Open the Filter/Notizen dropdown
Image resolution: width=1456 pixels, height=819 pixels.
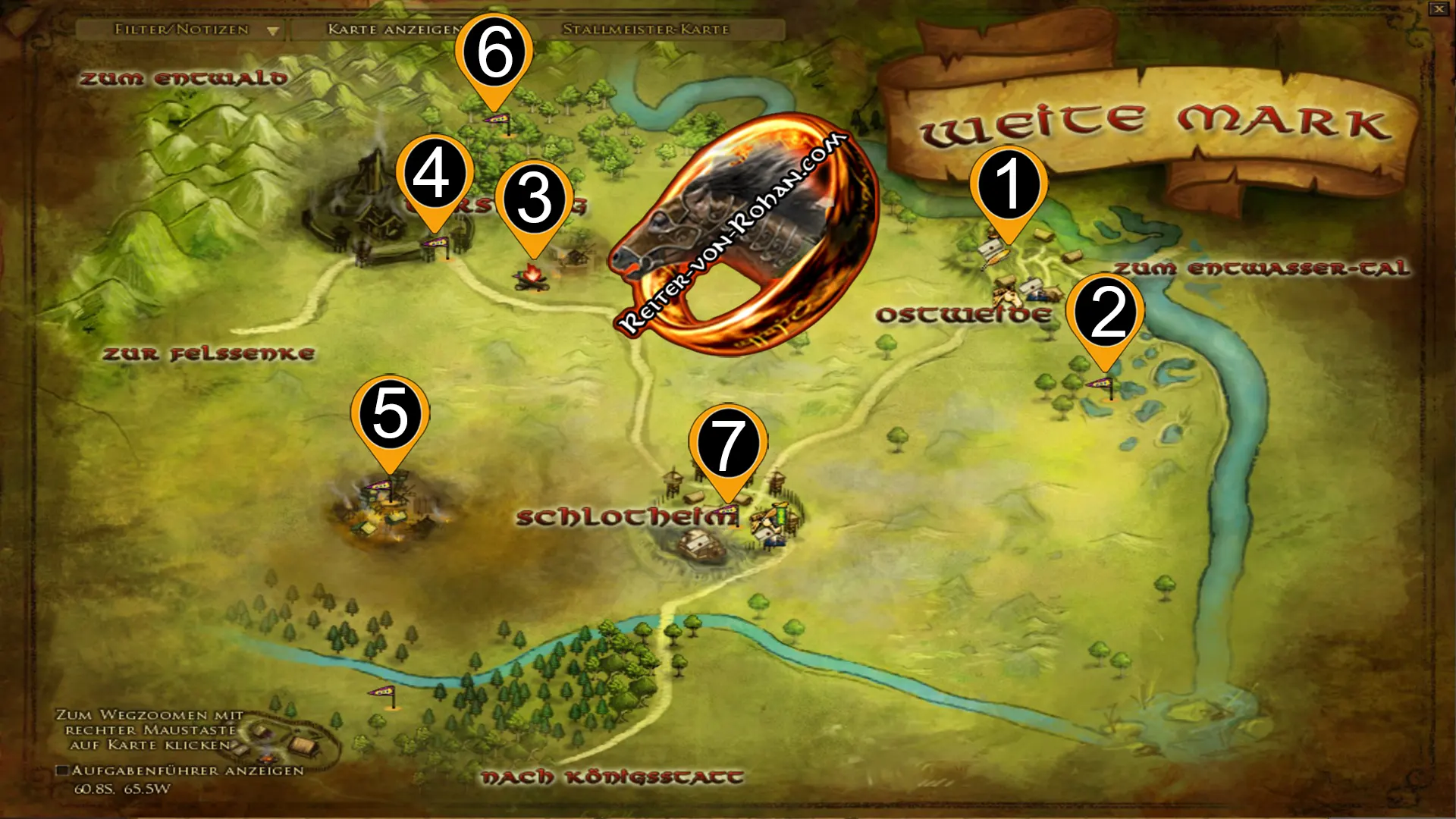pyautogui.click(x=193, y=30)
